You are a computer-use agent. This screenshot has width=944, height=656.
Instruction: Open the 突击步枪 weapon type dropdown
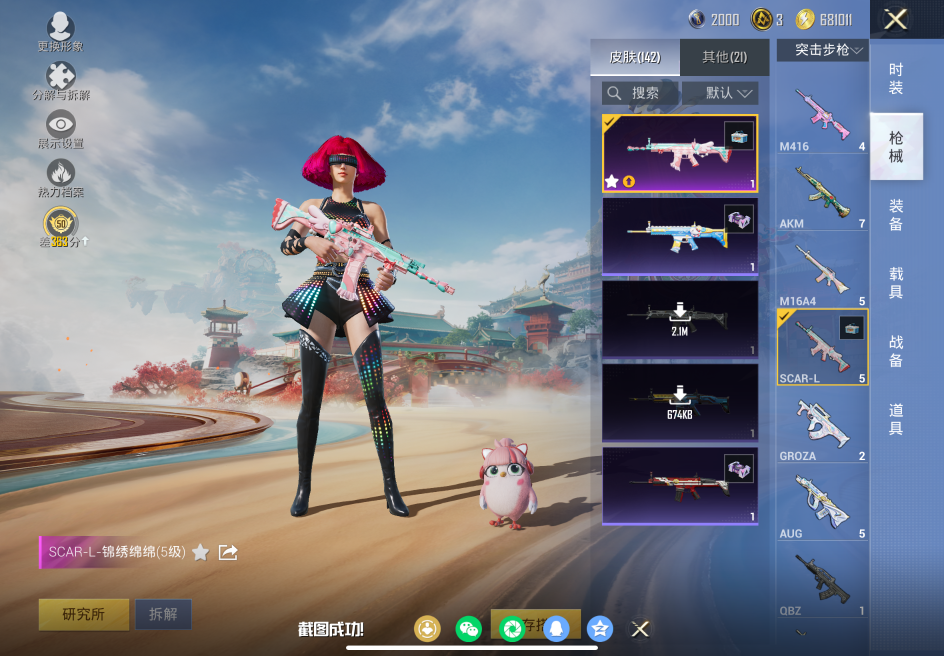click(x=822, y=50)
